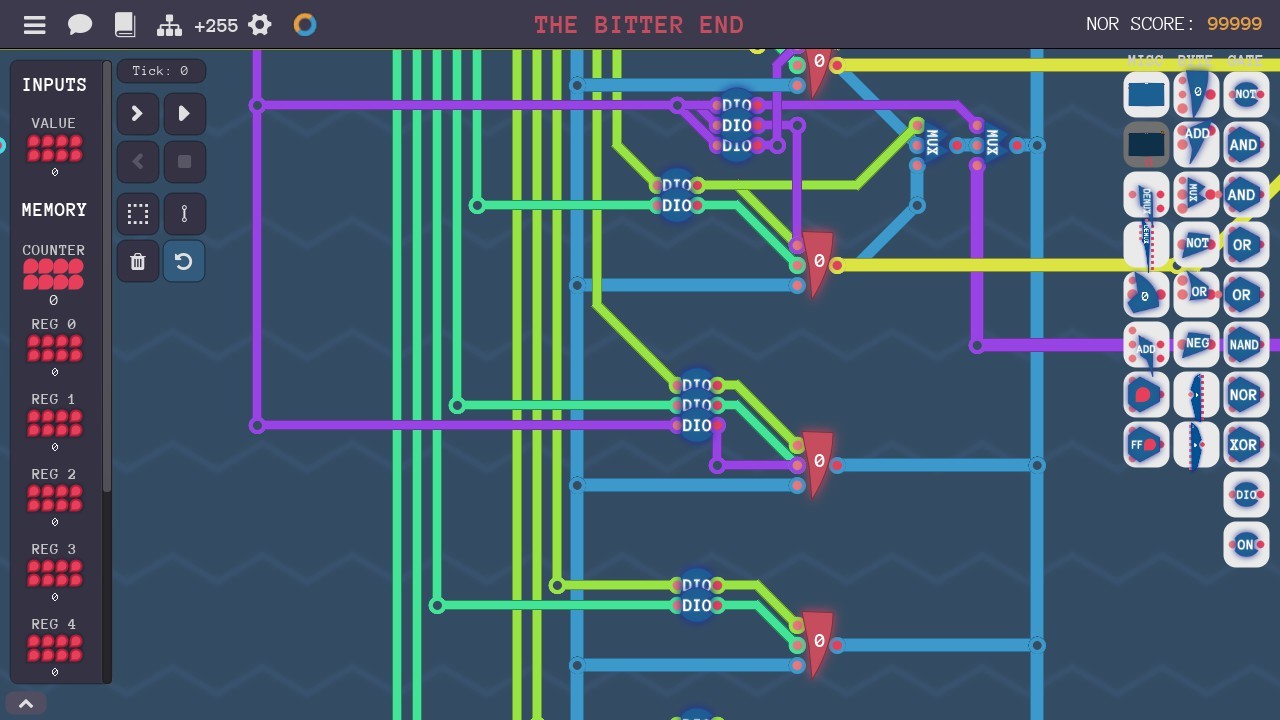This screenshot has height=720, width=1280.
Task: Activate the rectangle selection tool
Action: pyautogui.click(x=137, y=213)
